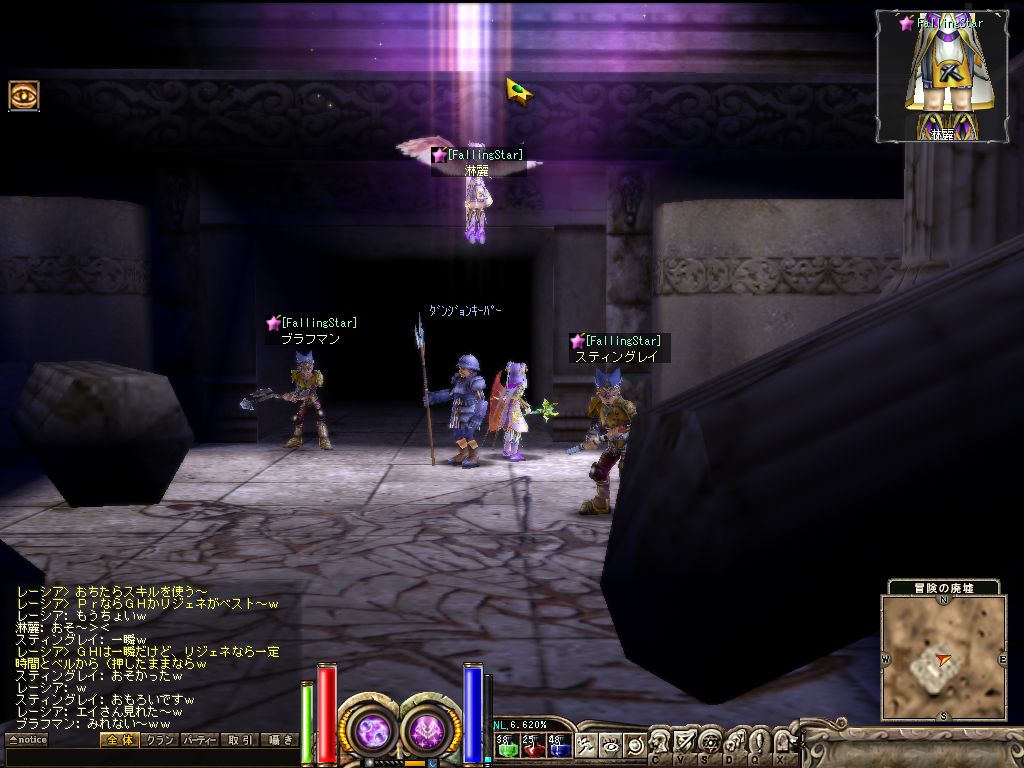Toggle the running figure icon

[587, 745]
